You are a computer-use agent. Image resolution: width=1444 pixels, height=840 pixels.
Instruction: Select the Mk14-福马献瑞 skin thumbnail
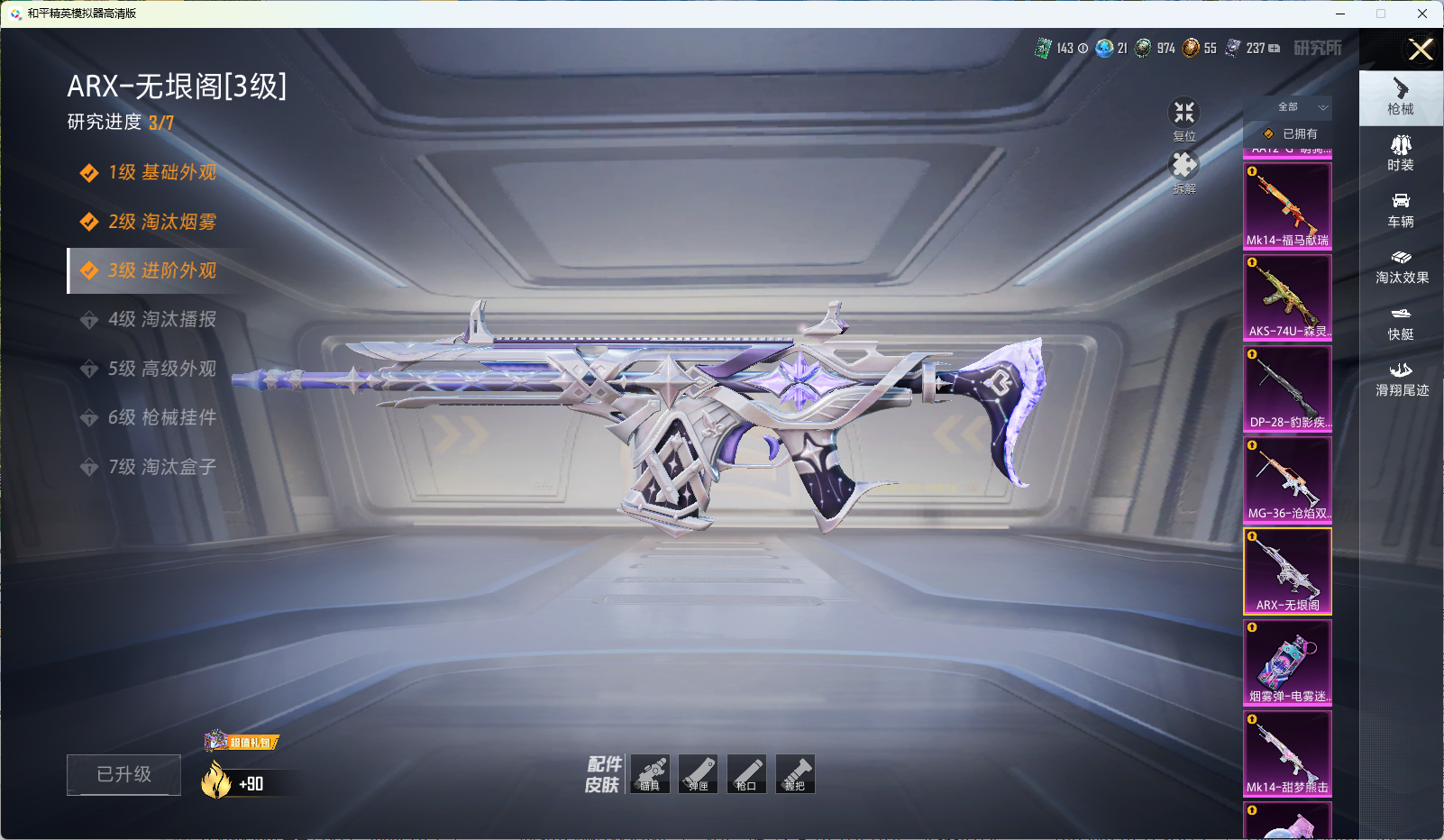[x=1287, y=205]
